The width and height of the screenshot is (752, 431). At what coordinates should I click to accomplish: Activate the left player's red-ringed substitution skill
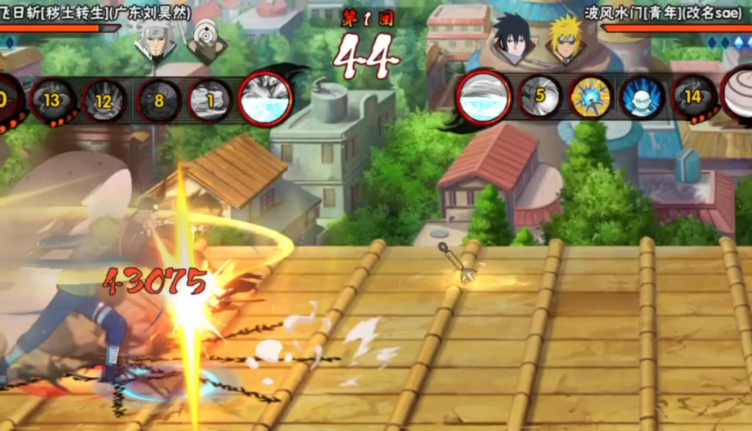[x=266, y=98]
